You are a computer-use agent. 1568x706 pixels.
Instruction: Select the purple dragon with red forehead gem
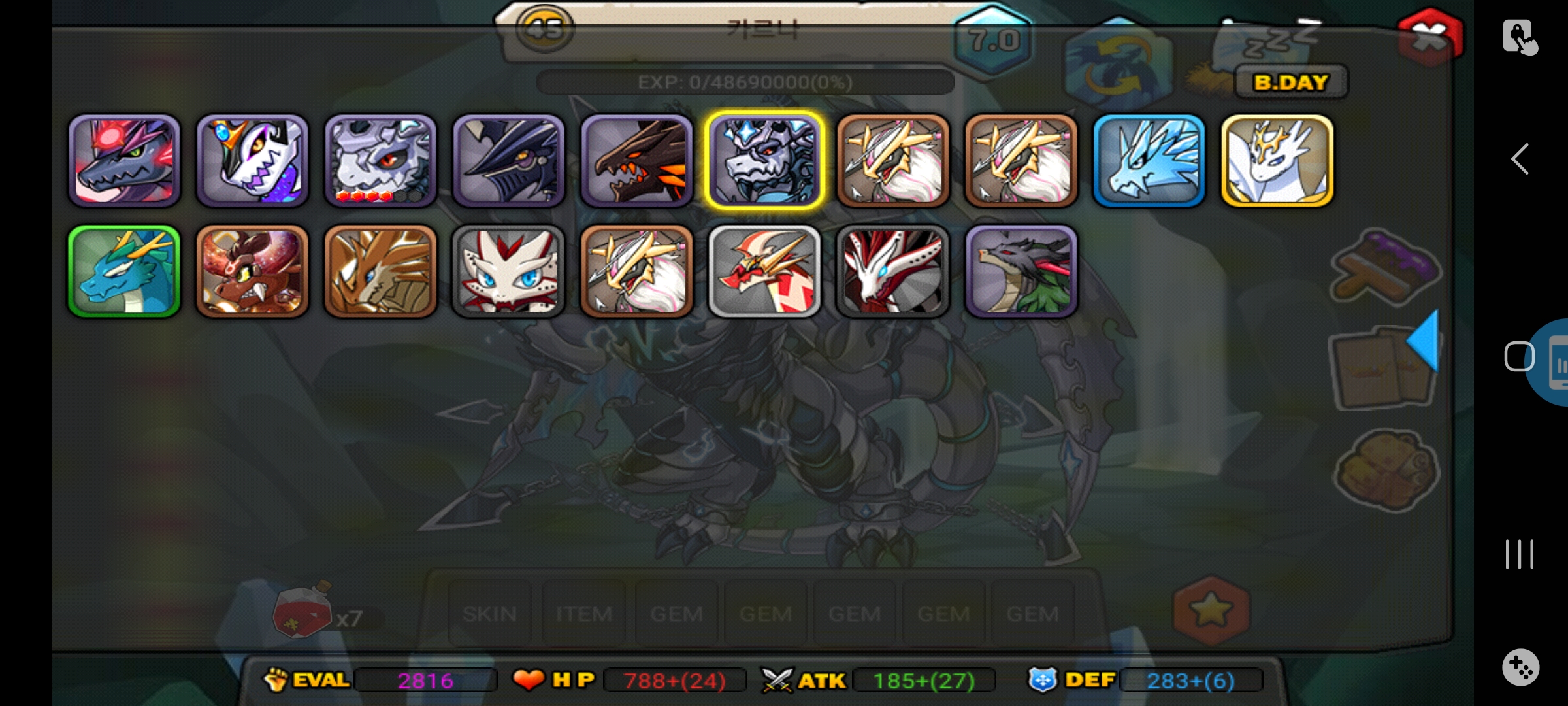[124, 160]
